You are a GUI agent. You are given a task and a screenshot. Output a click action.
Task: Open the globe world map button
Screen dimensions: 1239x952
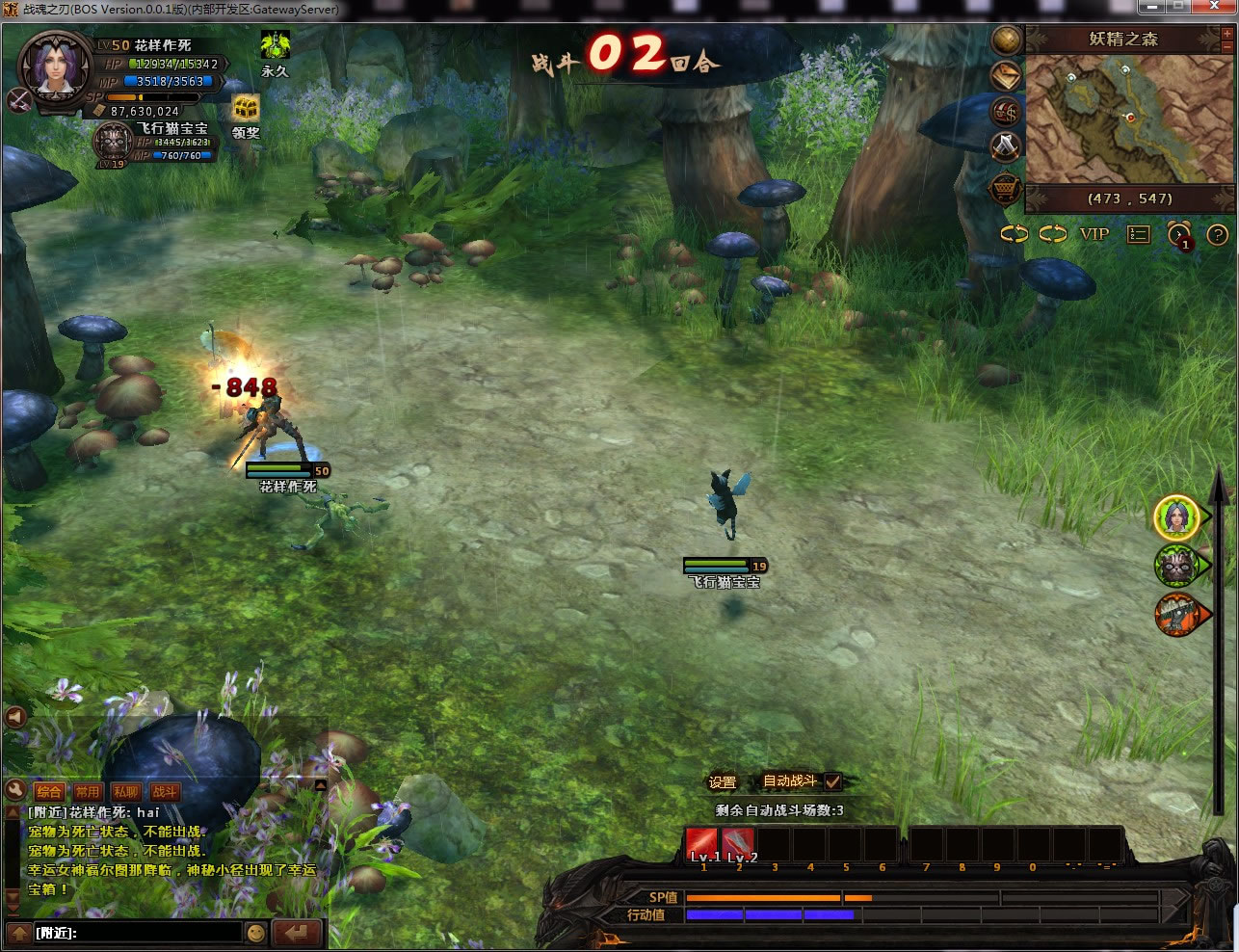[1007, 40]
